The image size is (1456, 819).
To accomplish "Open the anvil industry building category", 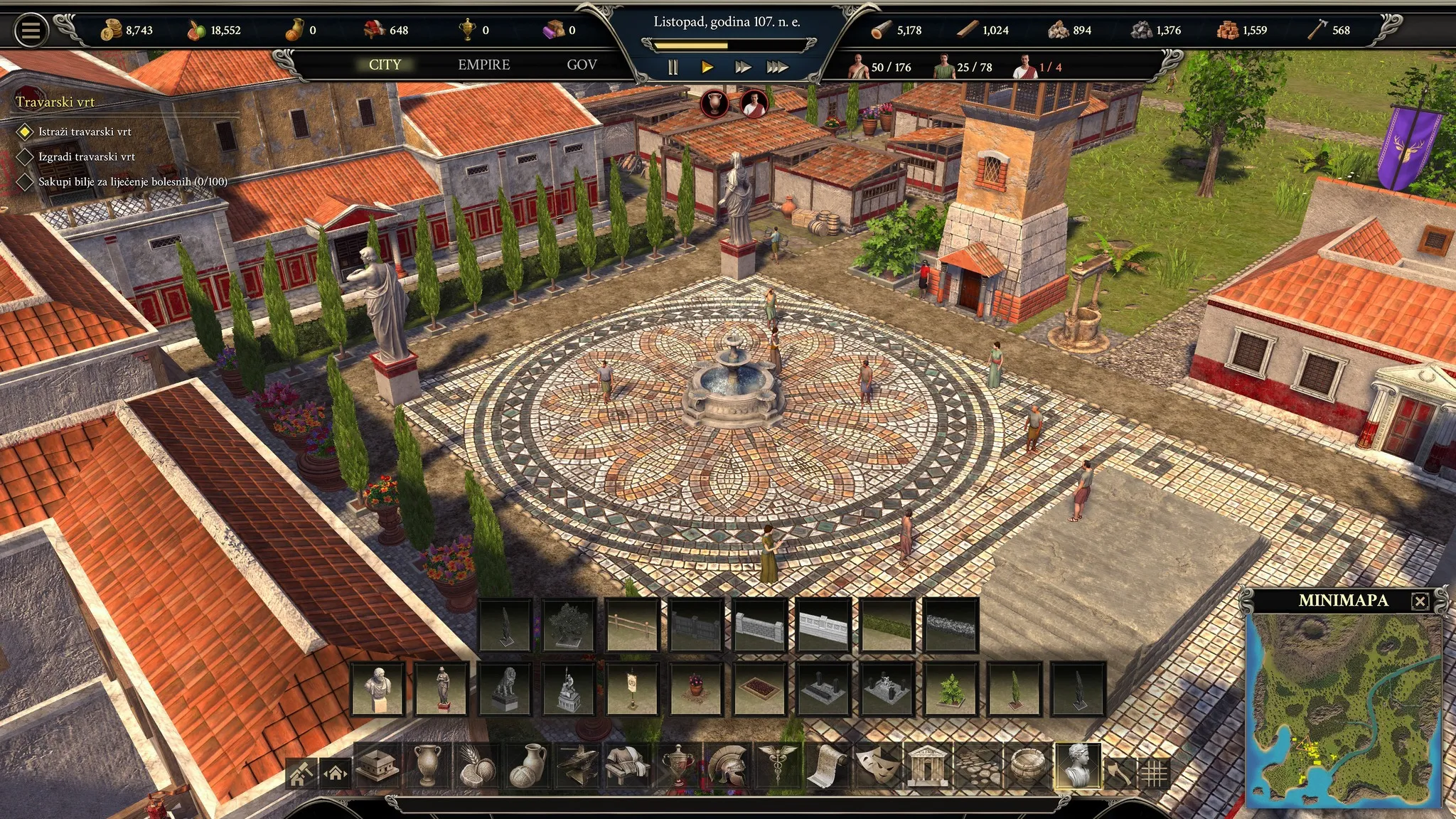I will pyautogui.click(x=578, y=766).
